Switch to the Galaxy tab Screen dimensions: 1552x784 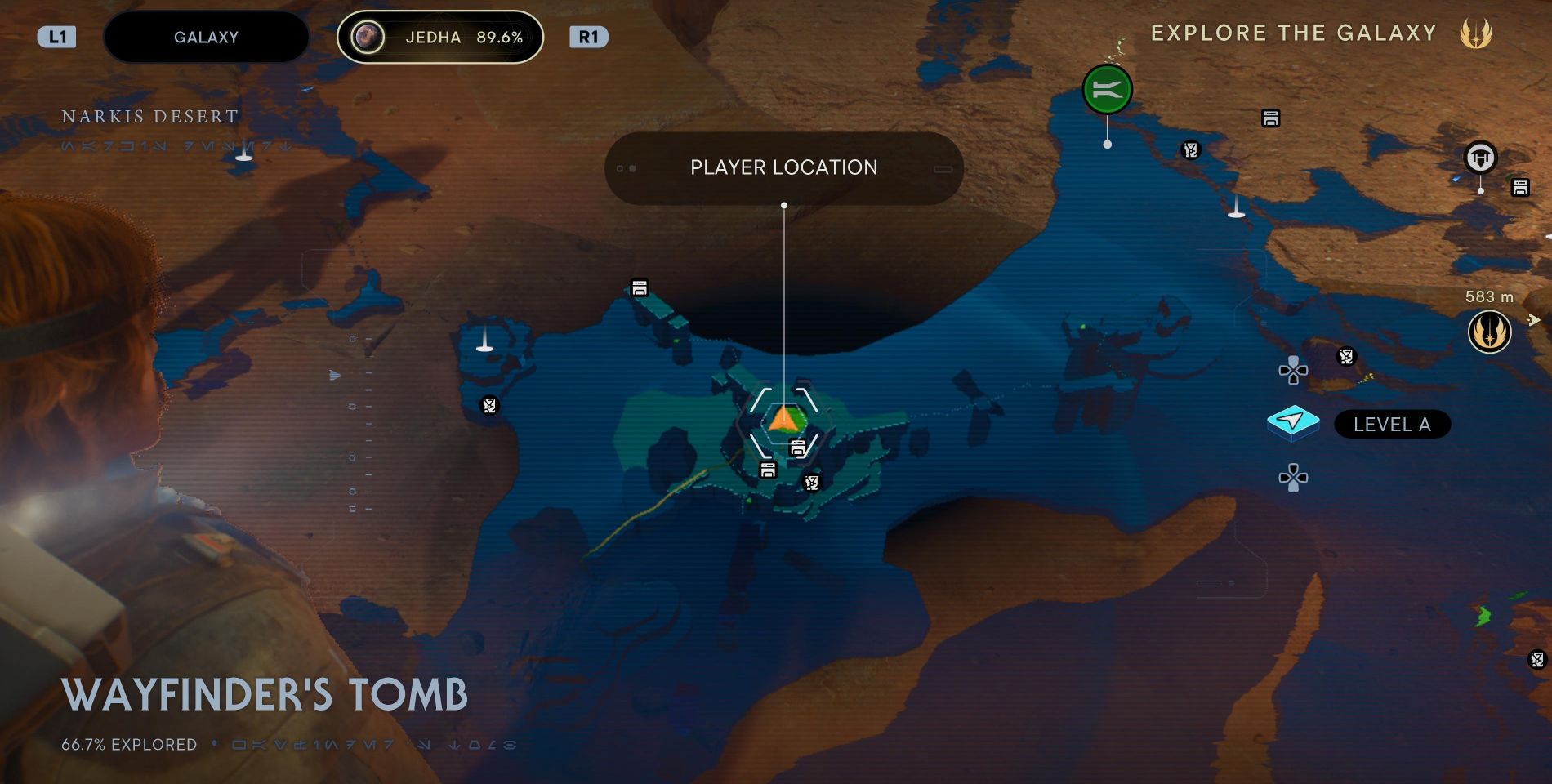(206, 37)
